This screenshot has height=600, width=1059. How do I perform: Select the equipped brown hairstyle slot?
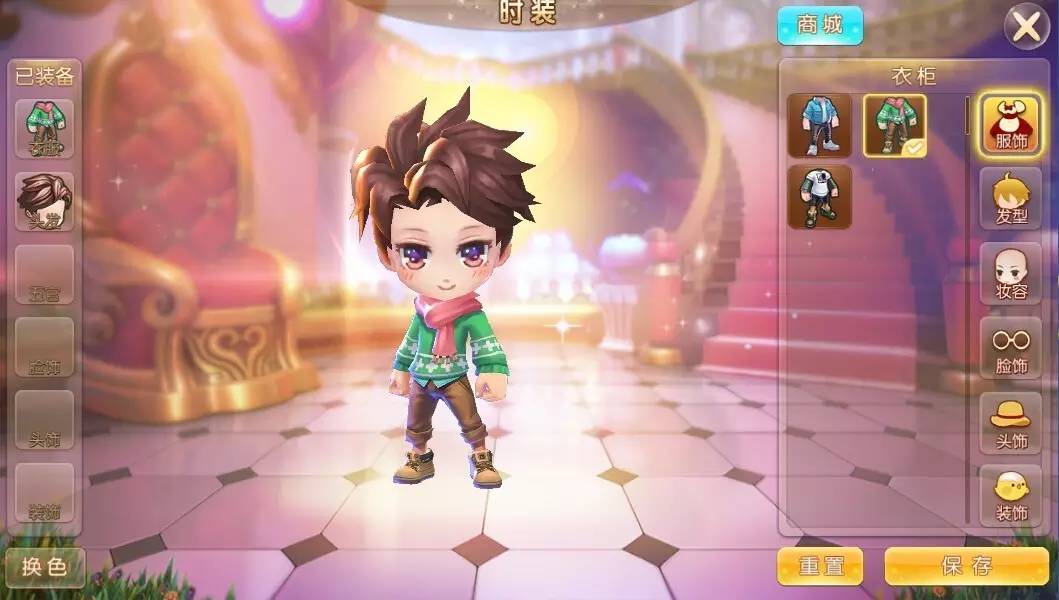[44, 202]
